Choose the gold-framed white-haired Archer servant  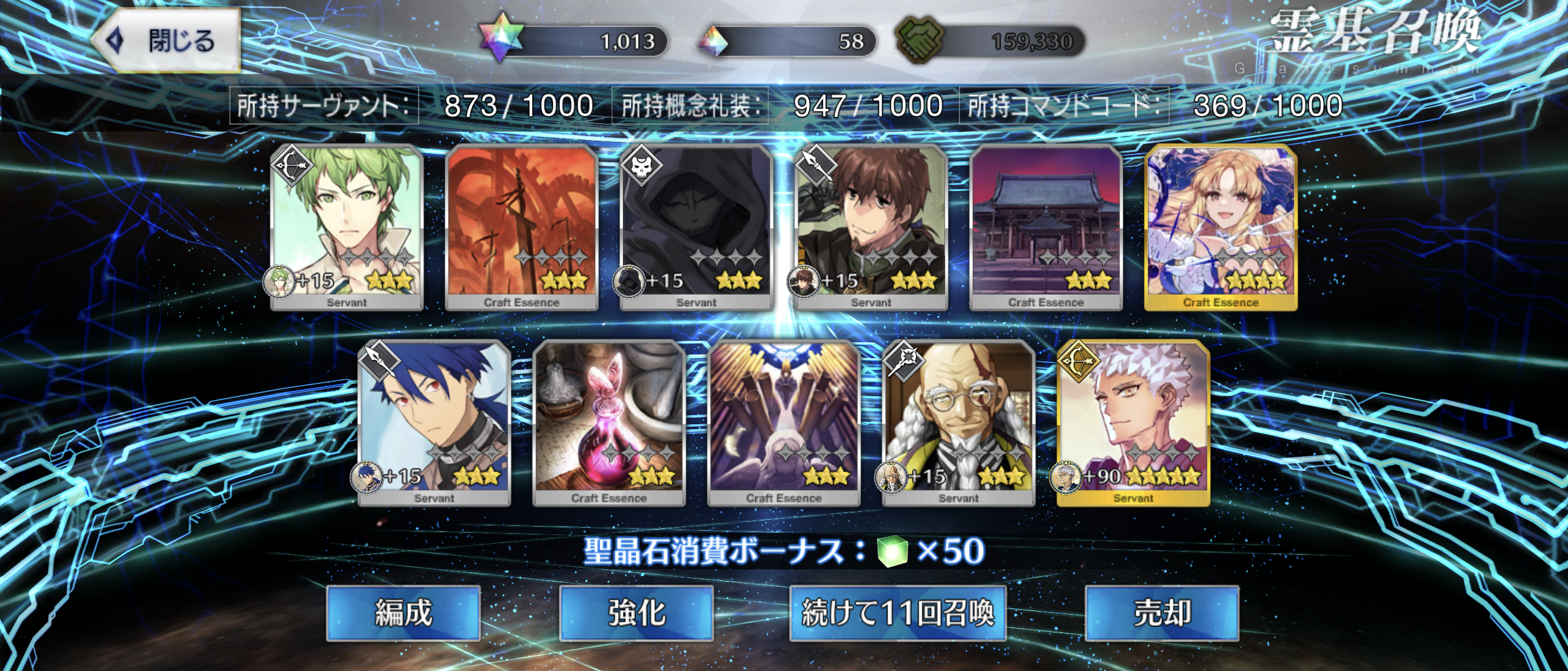point(1133,422)
